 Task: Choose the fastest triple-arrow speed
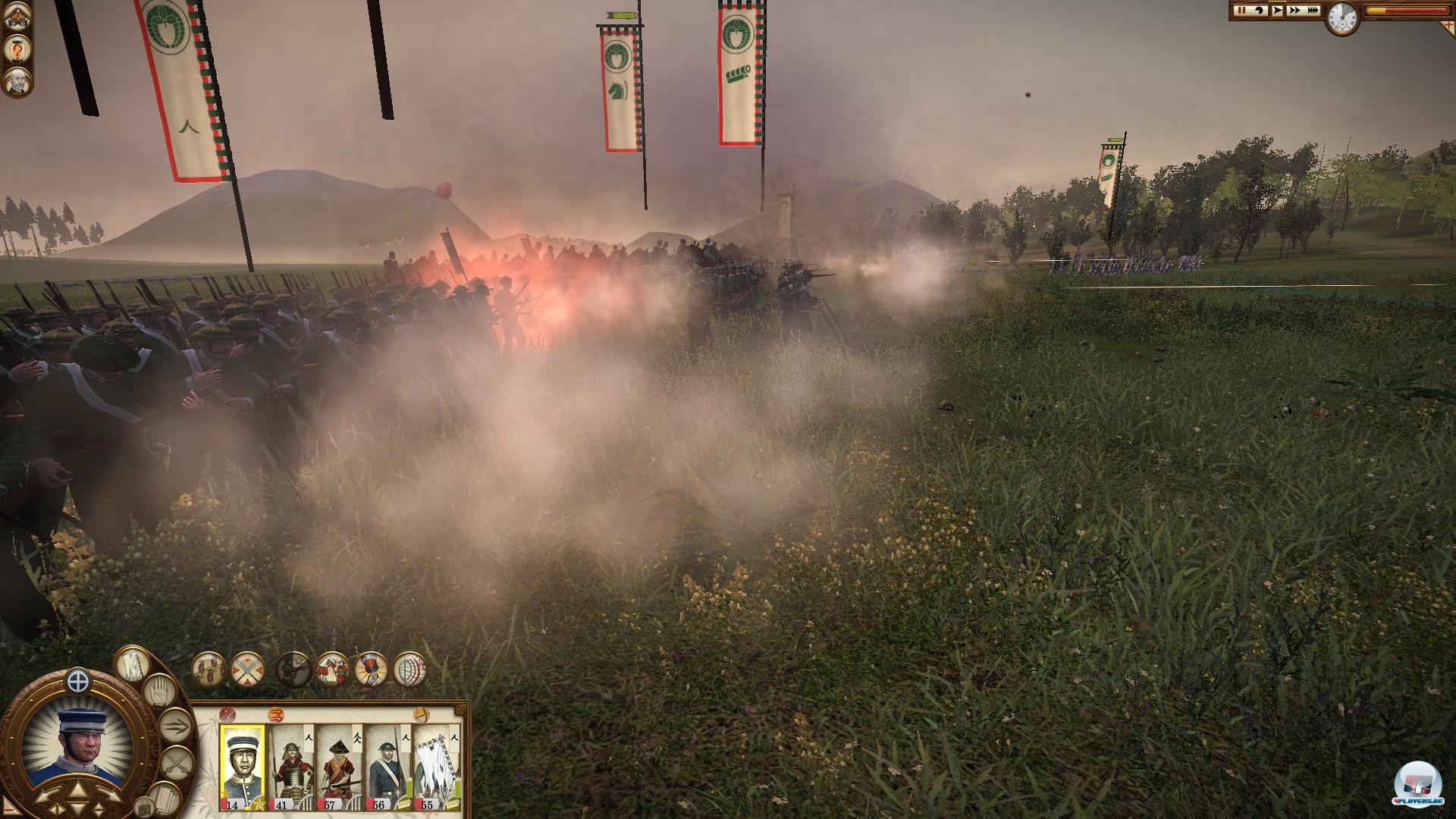coord(1312,11)
